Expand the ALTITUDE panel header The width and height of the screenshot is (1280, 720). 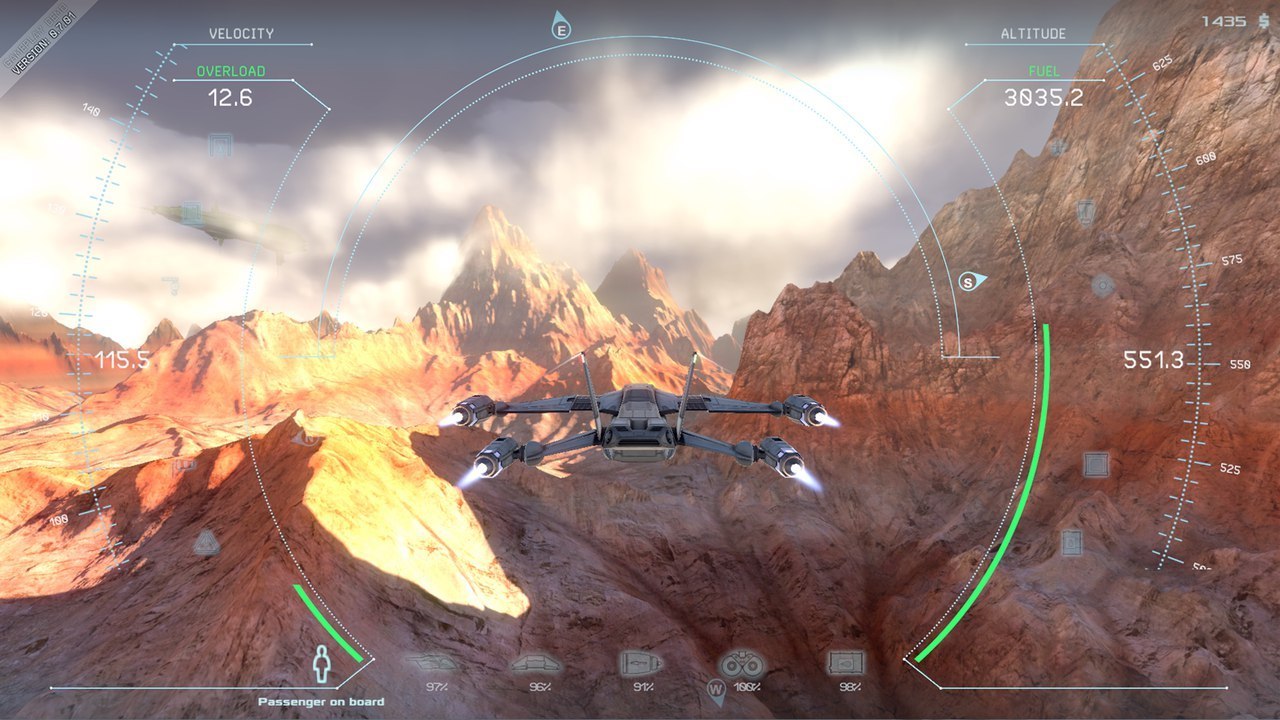(1034, 32)
